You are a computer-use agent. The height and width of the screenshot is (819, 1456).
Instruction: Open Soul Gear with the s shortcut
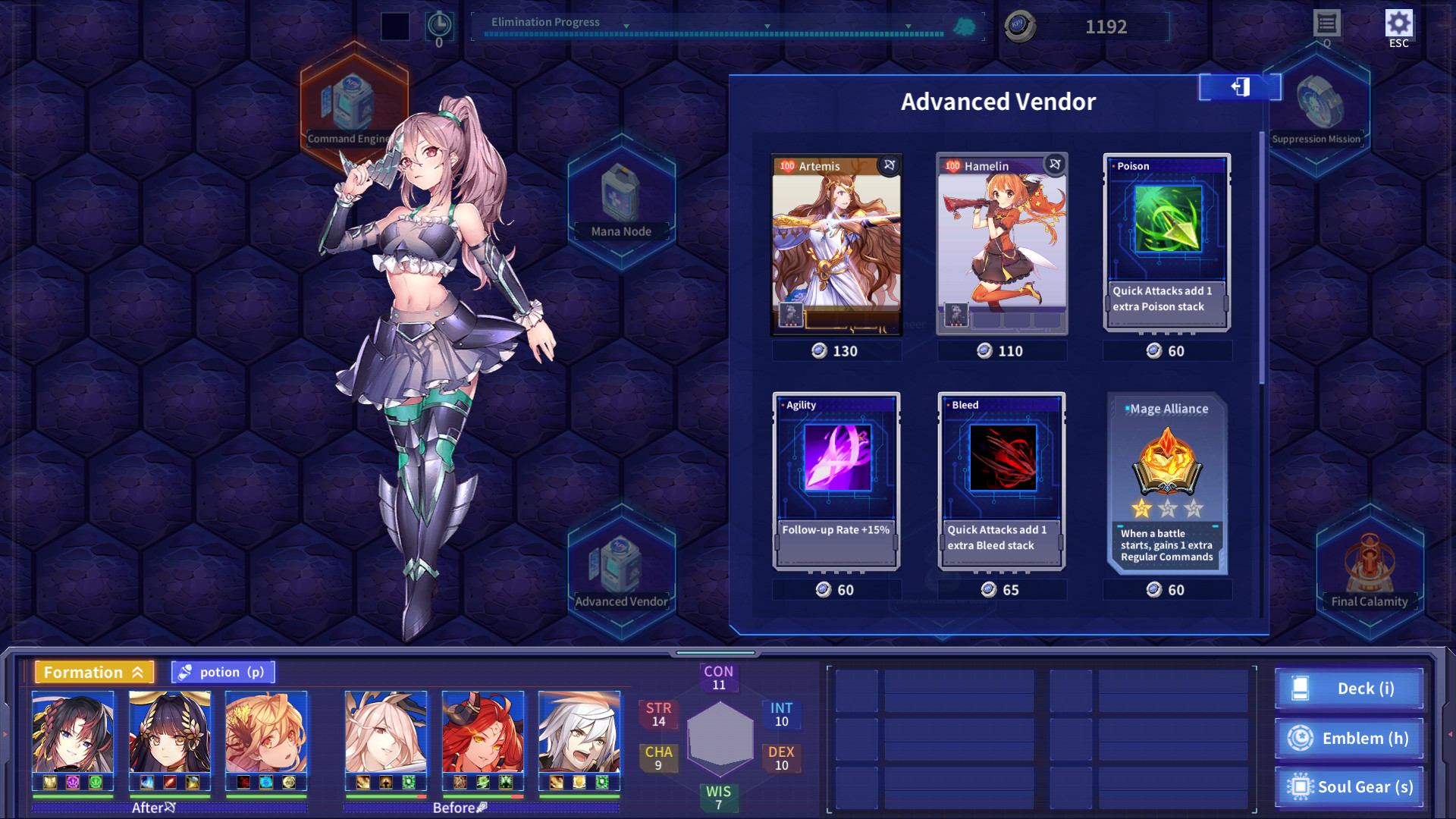tap(1349, 787)
